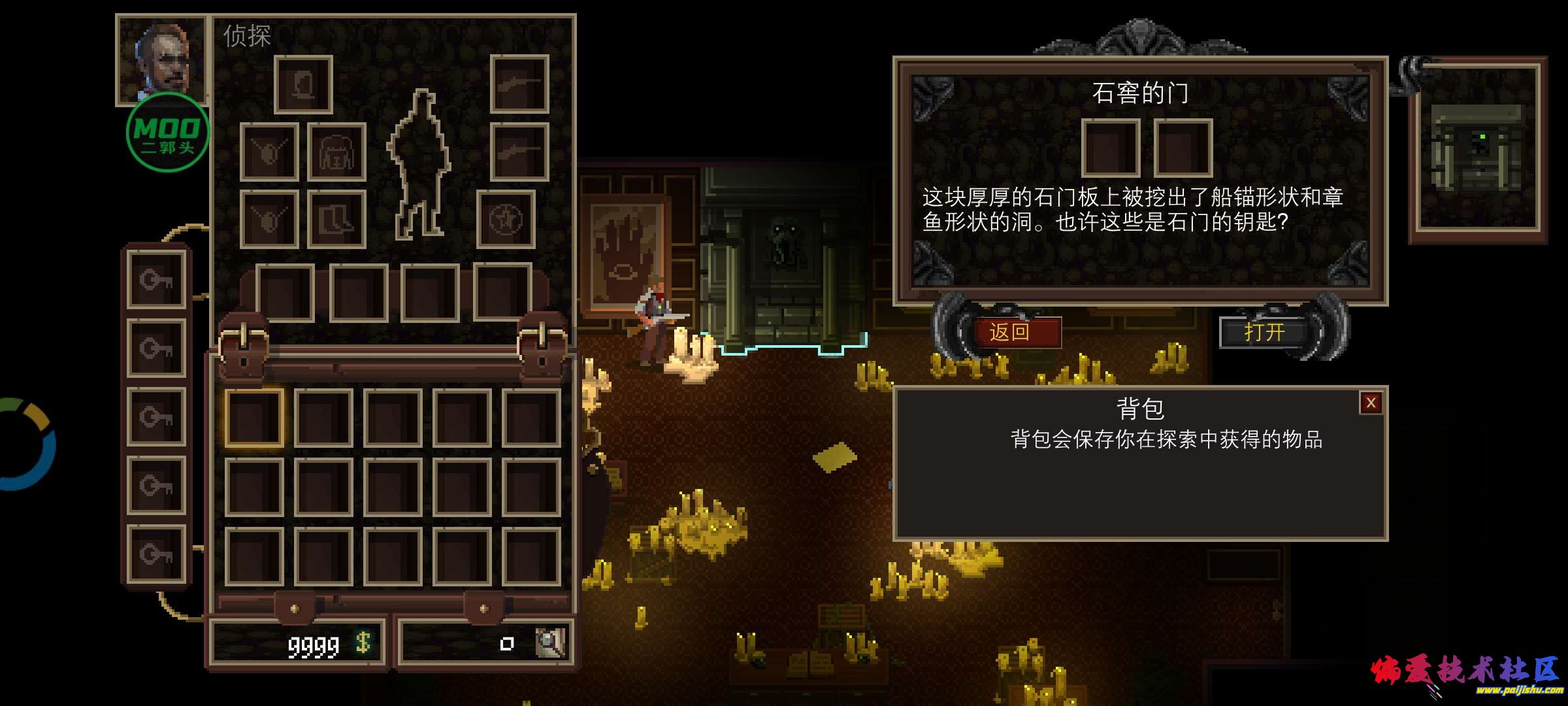1568x706 pixels.
Task: Select the boots equipment slot
Action: (x=336, y=219)
